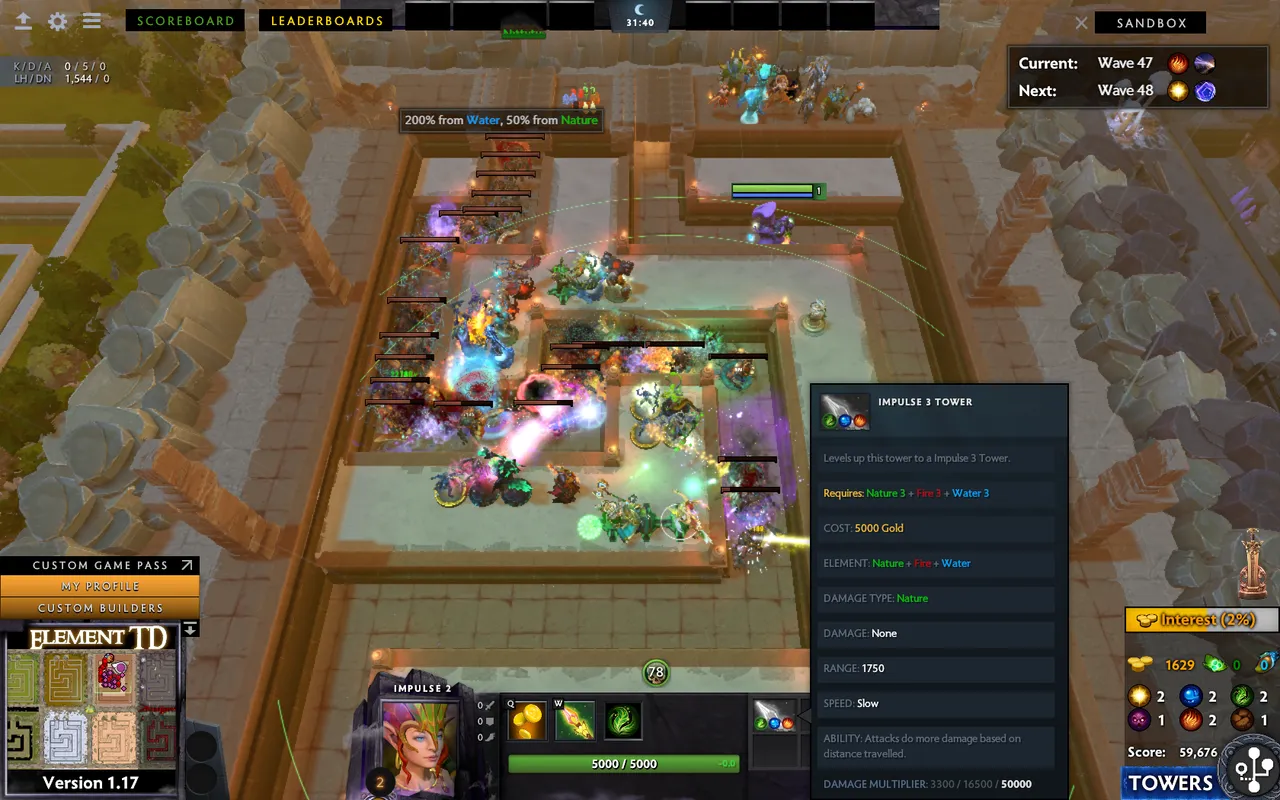Click the Interest (2%) gold bar
Image resolution: width=1280 pixels, height=800 pixels.
point(1200,620)
